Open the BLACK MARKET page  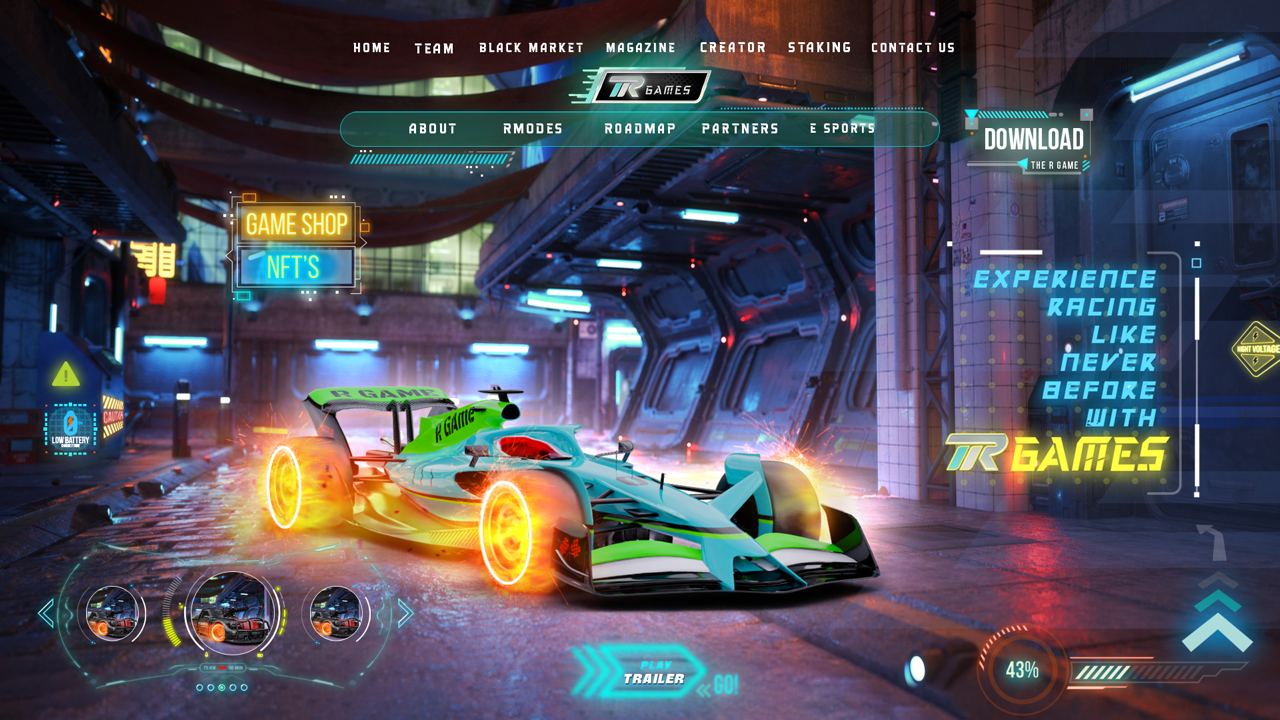(x=531, y=47)
